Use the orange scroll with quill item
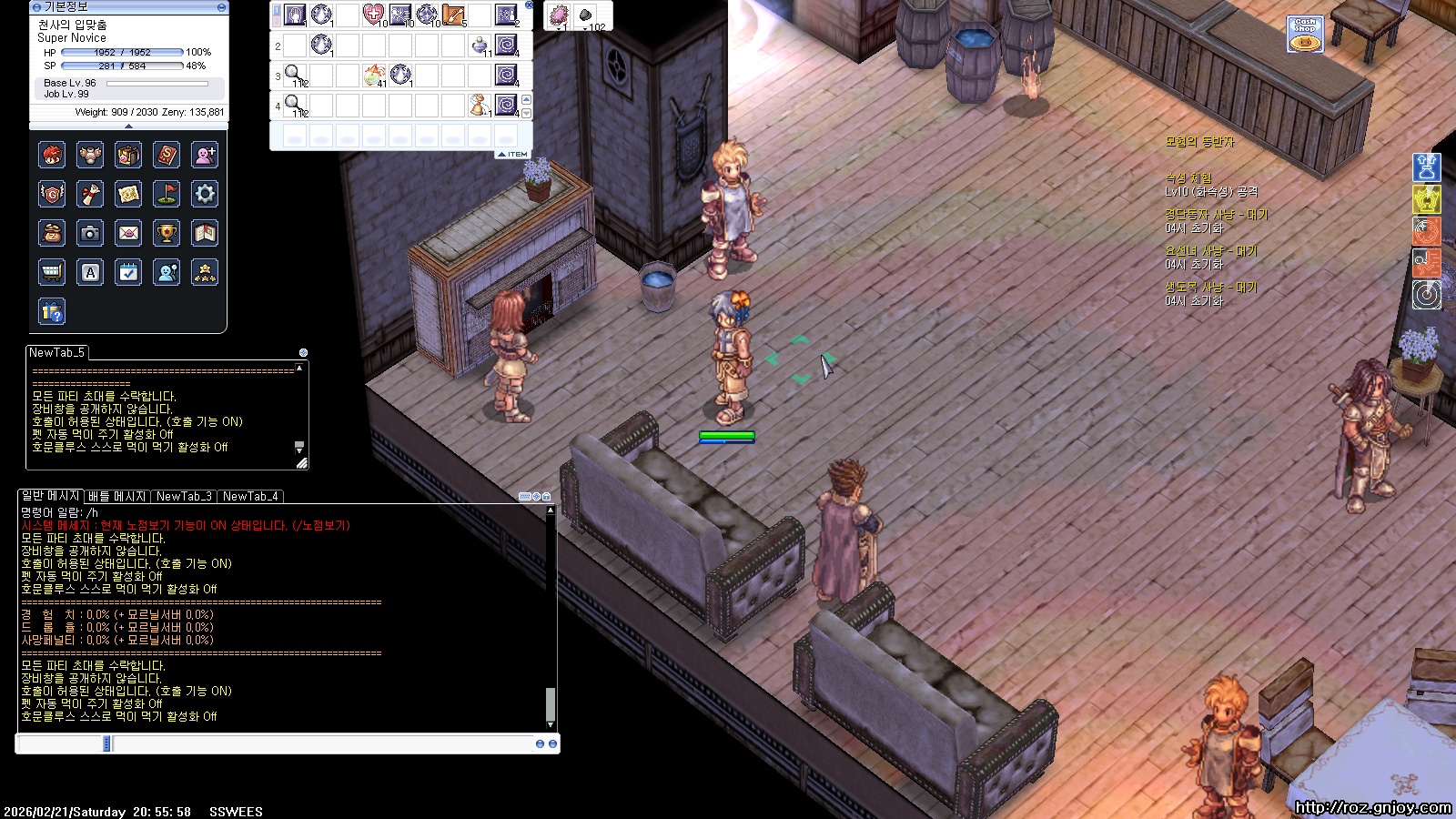 point(452,15)
